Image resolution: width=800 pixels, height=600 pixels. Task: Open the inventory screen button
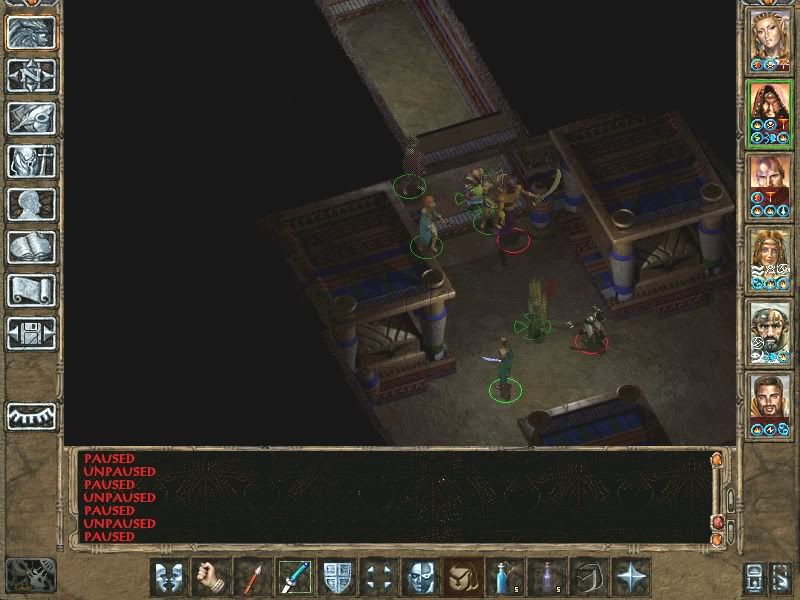point(31,161)
